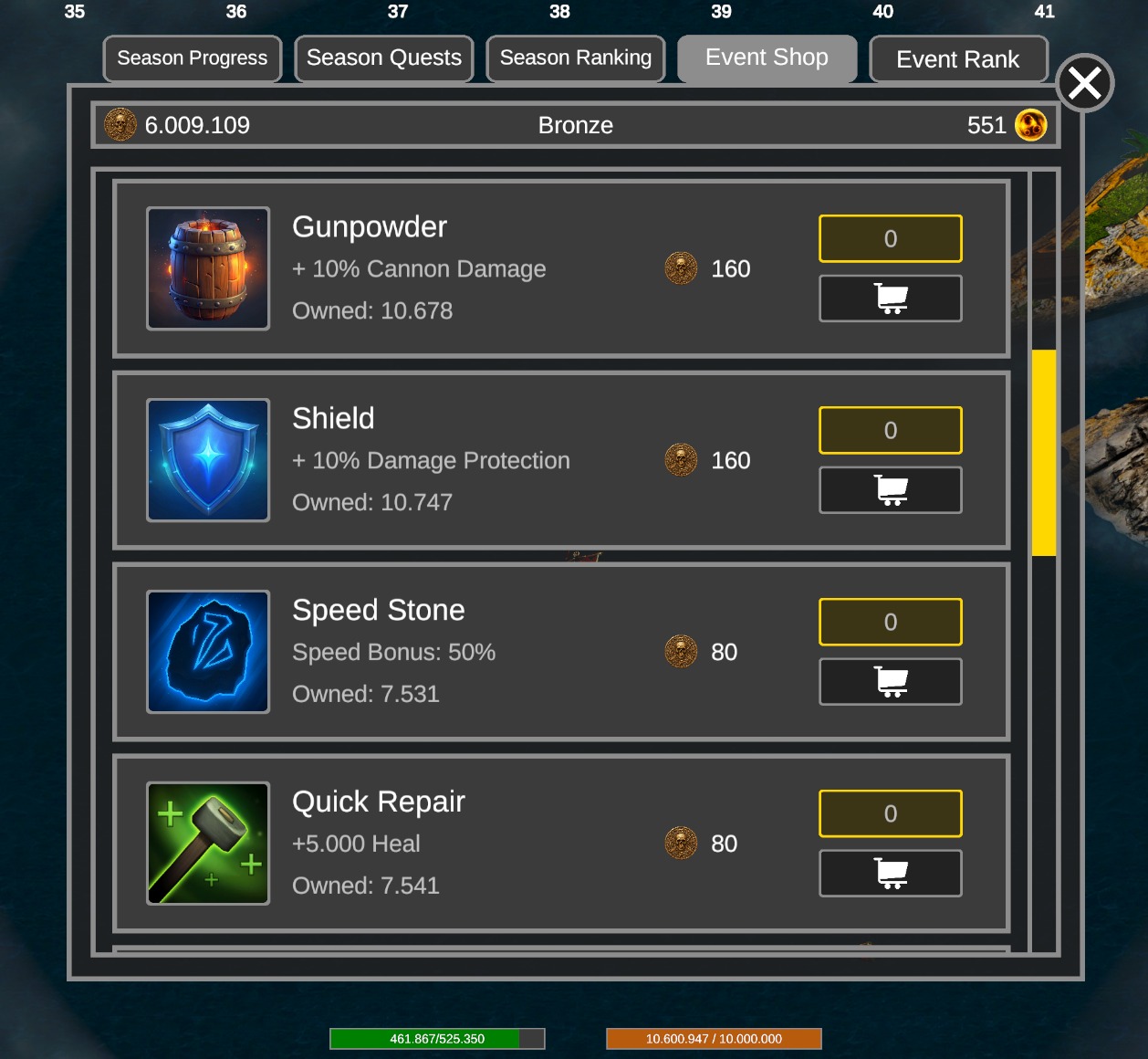The height and width of the screenshot is (1059, 1148).
Task: Purchase Quick Repair with cart button
Action: pyautogui.click(x=890, y=874)
